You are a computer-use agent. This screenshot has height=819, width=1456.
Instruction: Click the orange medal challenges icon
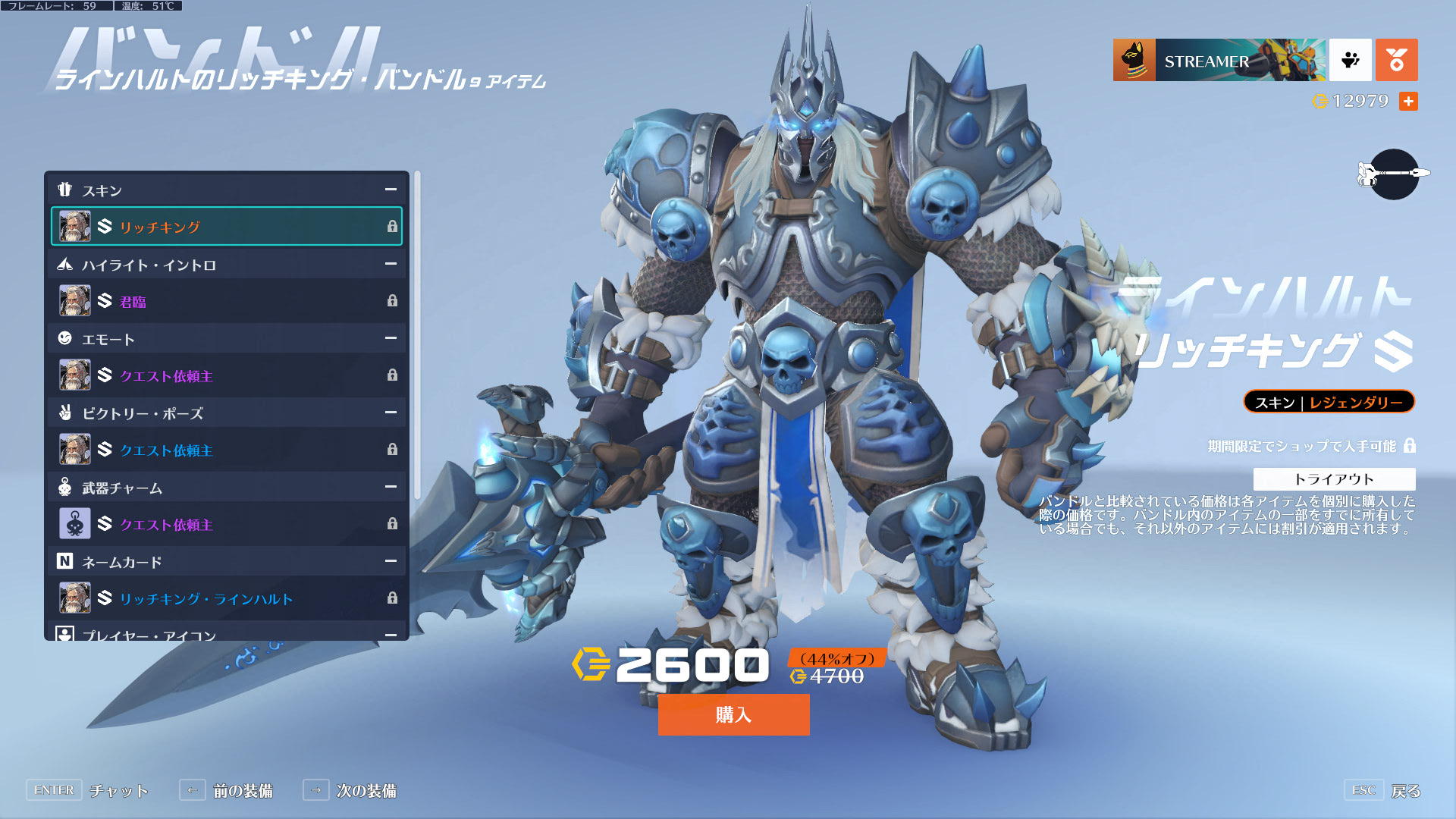[x=1396, y=60]
